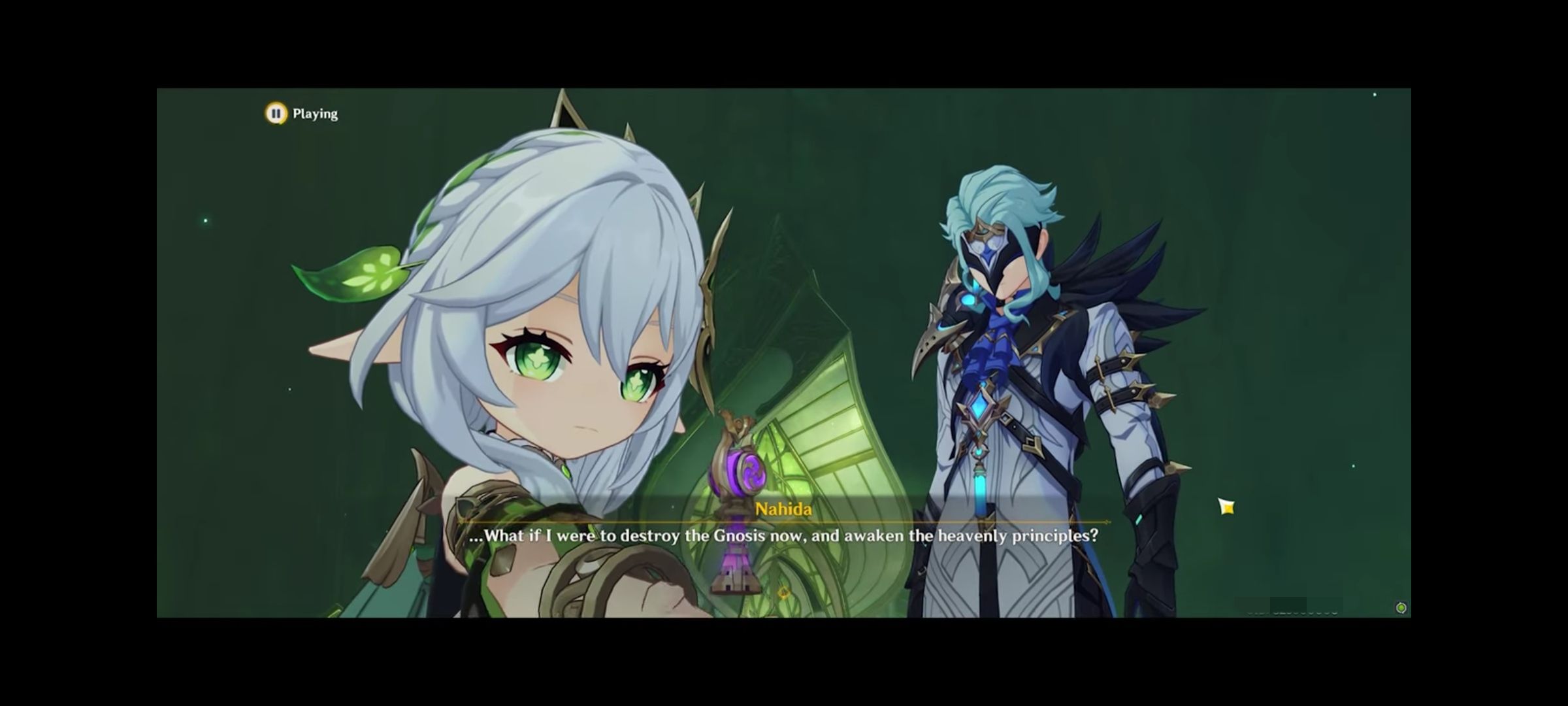This screenshot has height=706, width=1568.
Task: Open the speaker name panel above dialogue
Action: click(x=784, y=510)
